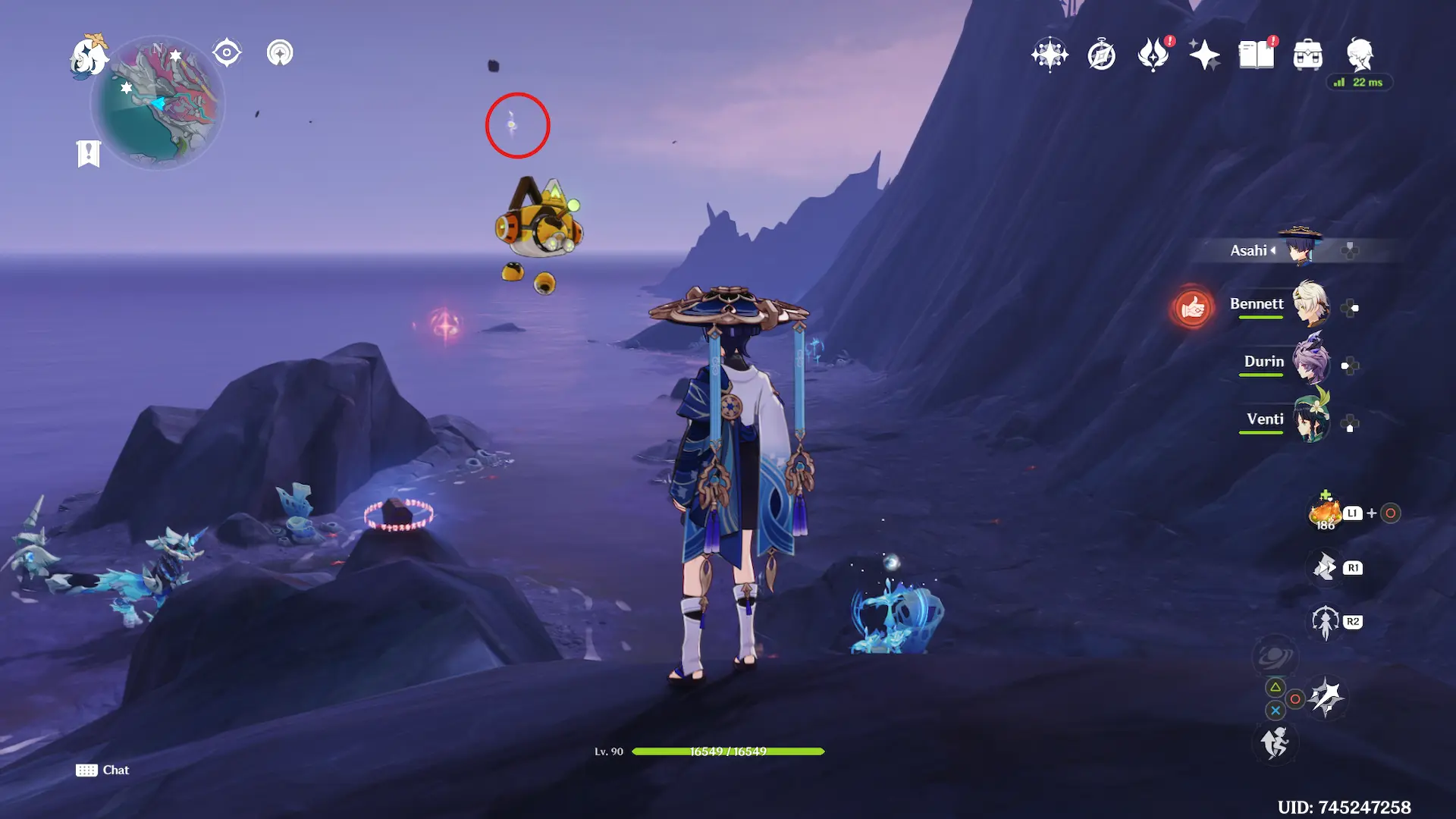The image size is (1456, 819).
Task: Toggle the elemental sight eye icon
Action: pyautogui.click(x=227, y=53)
